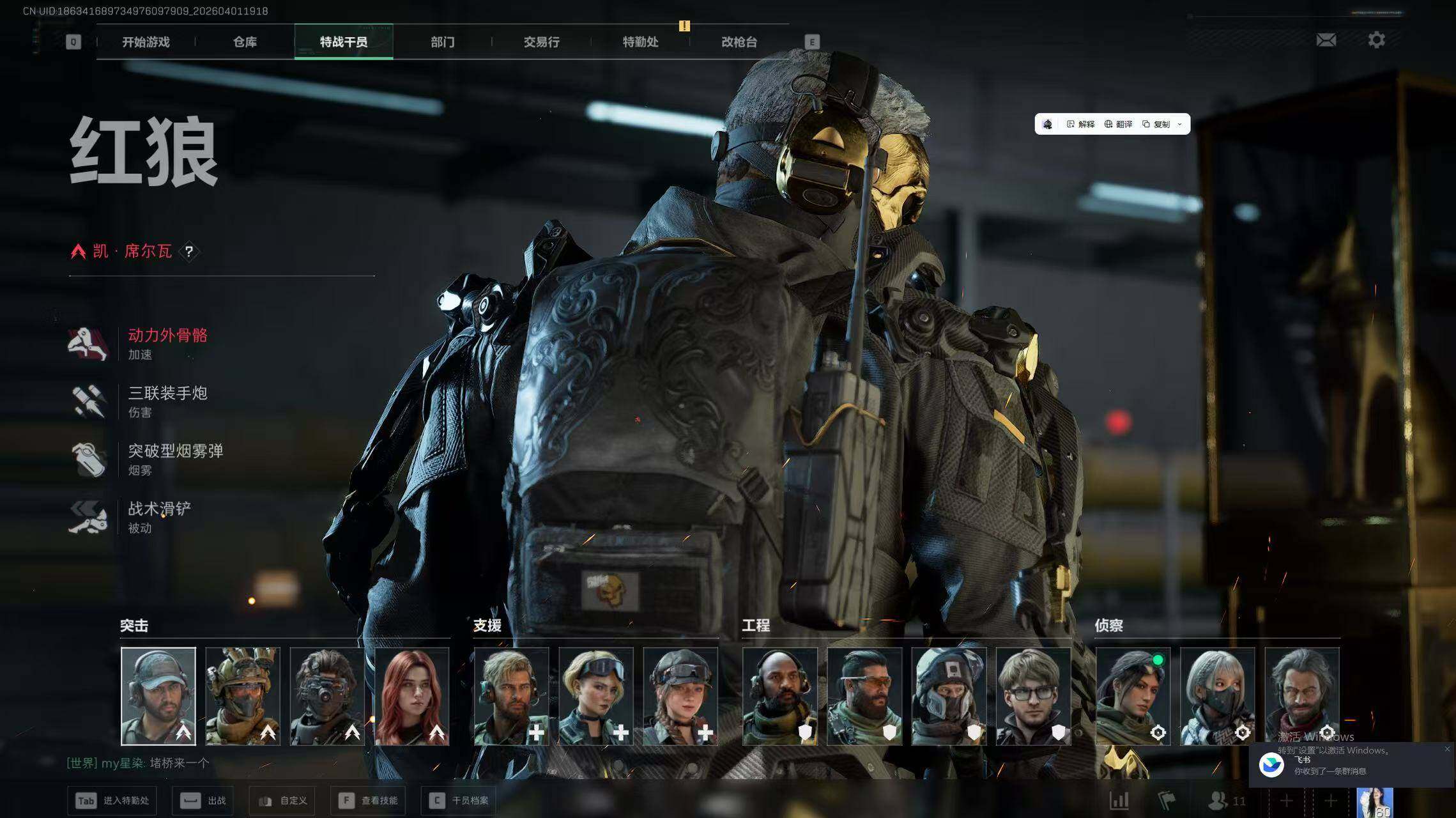Screen dimensions: 1456x818
Task: Open the 改枪台 tab
Action: pyautogui.click(x=739, y=42)
